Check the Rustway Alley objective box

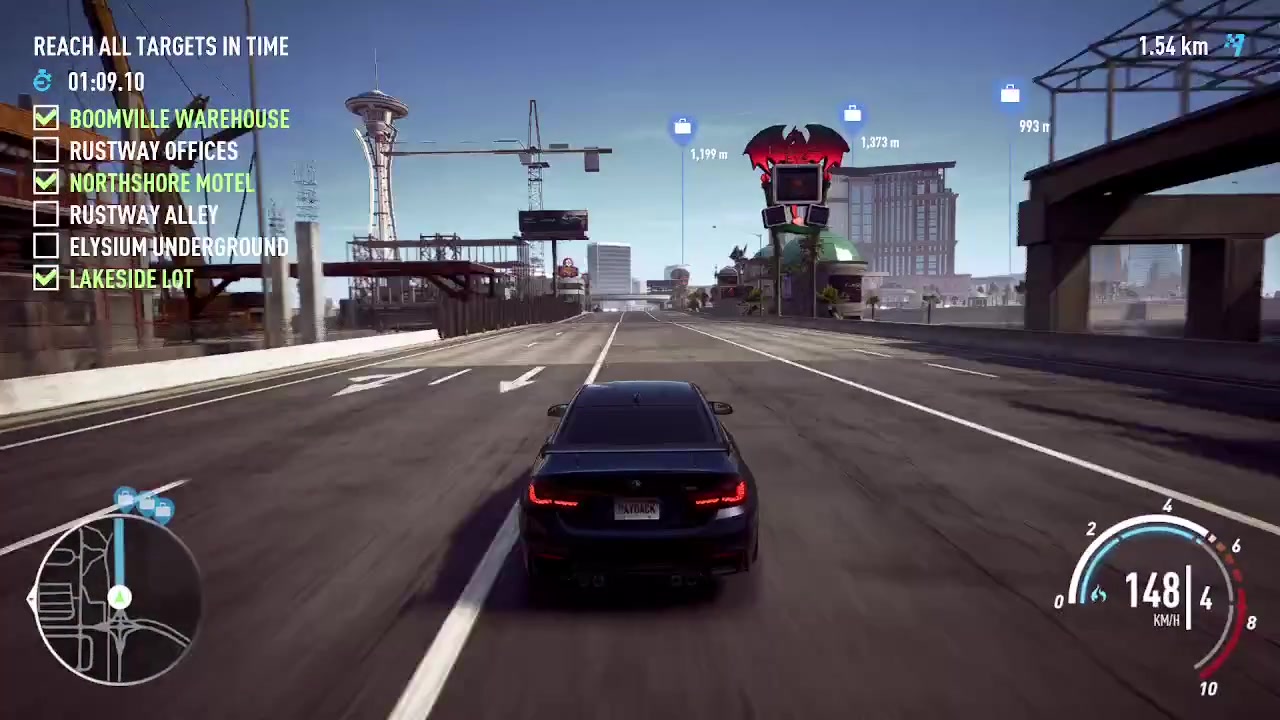tap(46, 214)
